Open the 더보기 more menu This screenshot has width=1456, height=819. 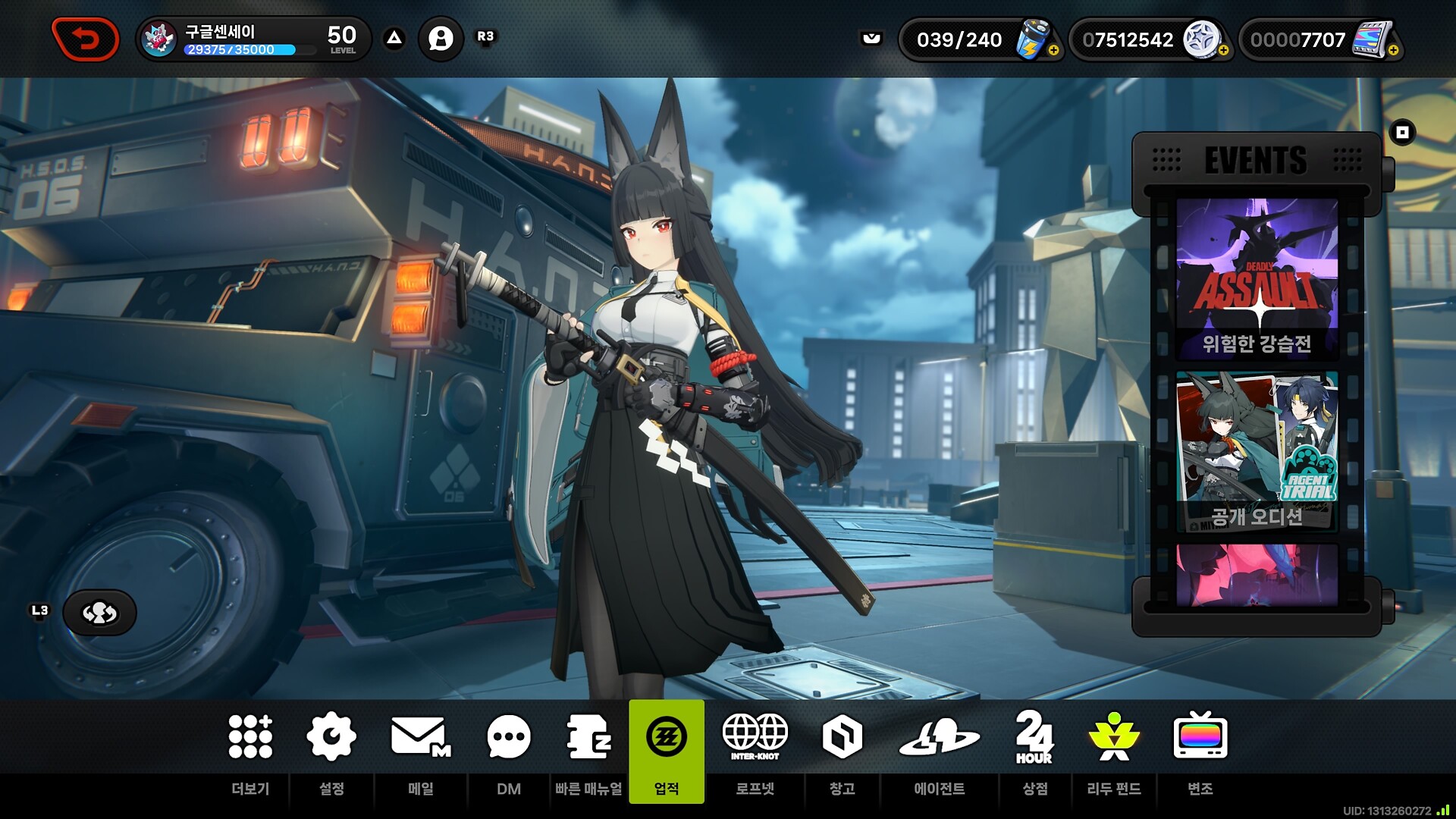pyautogui.click(x=250, y=751)
